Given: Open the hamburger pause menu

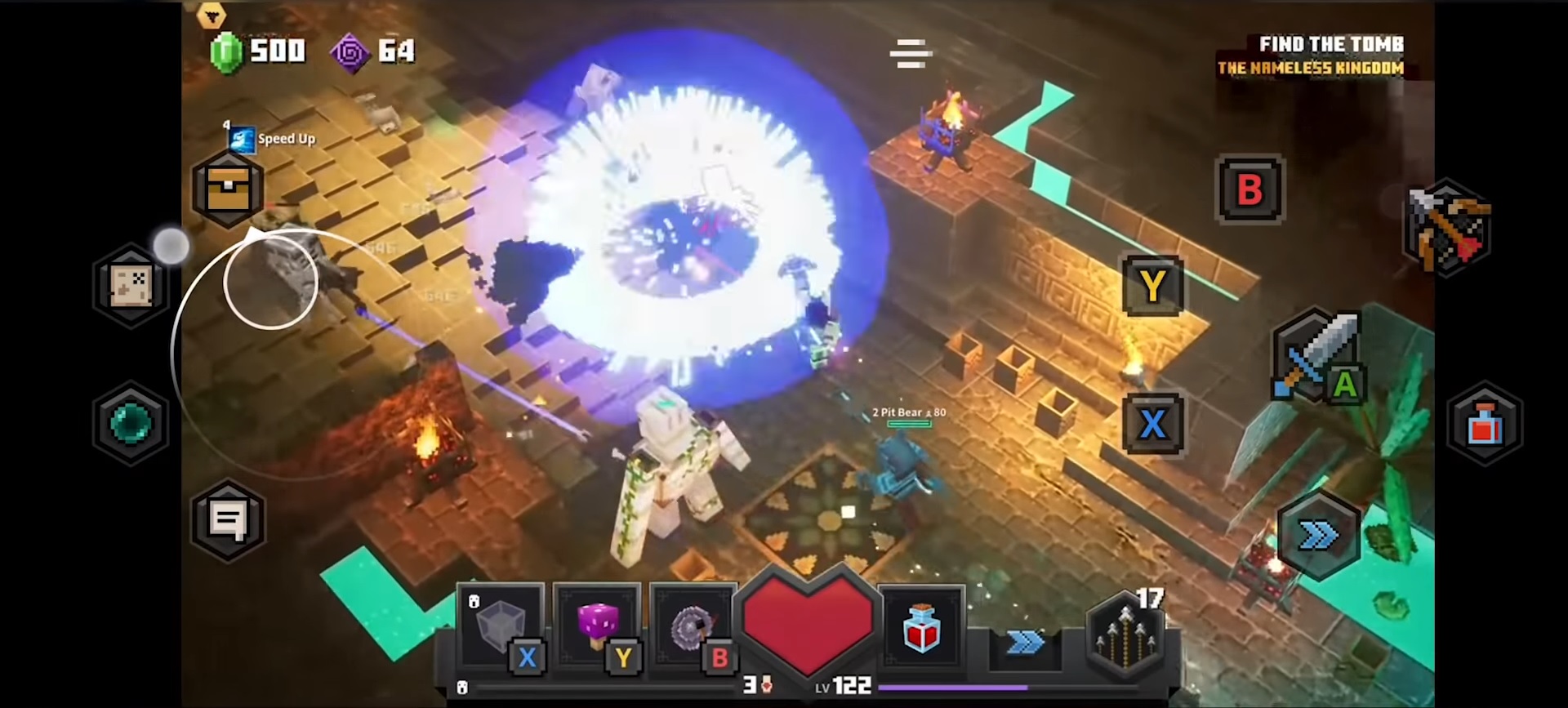Looking at the screenshot, I should tap(910, 52).
